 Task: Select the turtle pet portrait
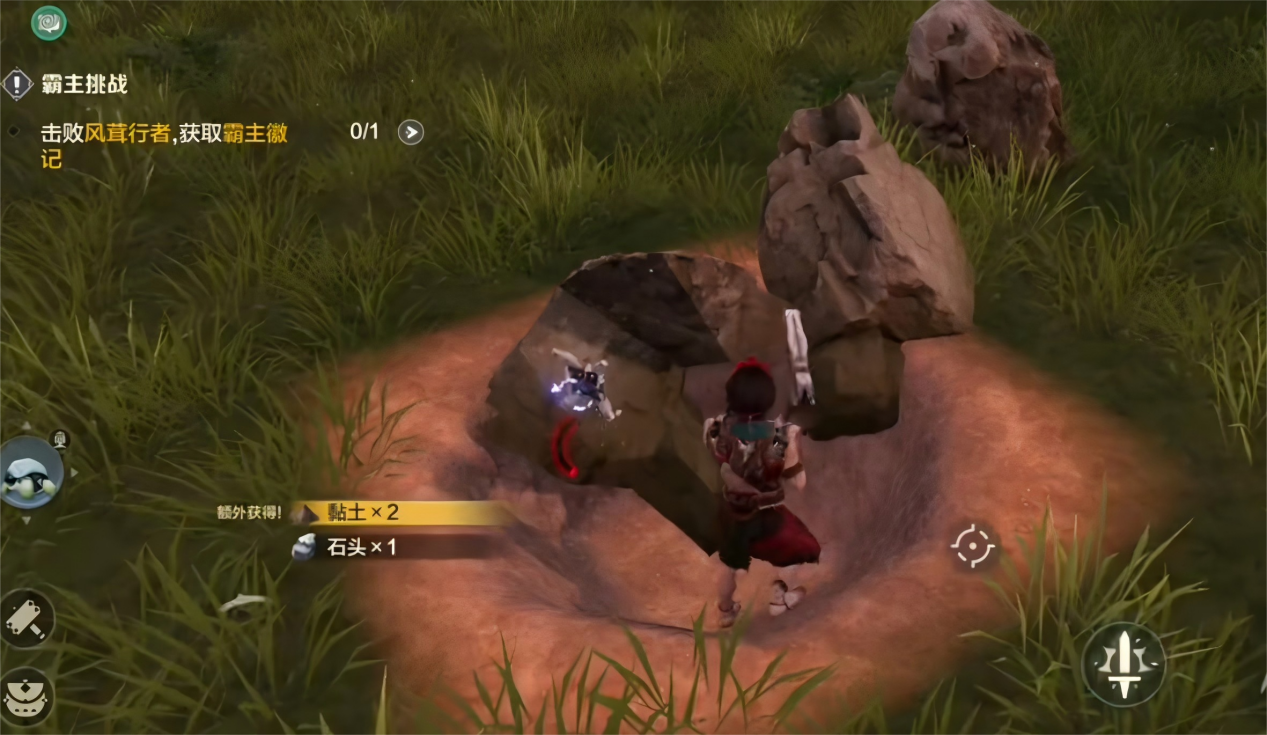(x=31, y=473)
